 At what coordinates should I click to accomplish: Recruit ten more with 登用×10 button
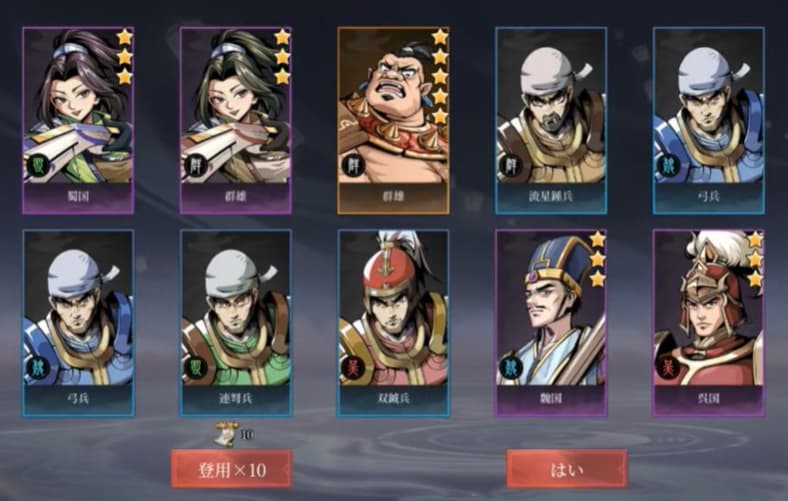pos(231,468)
